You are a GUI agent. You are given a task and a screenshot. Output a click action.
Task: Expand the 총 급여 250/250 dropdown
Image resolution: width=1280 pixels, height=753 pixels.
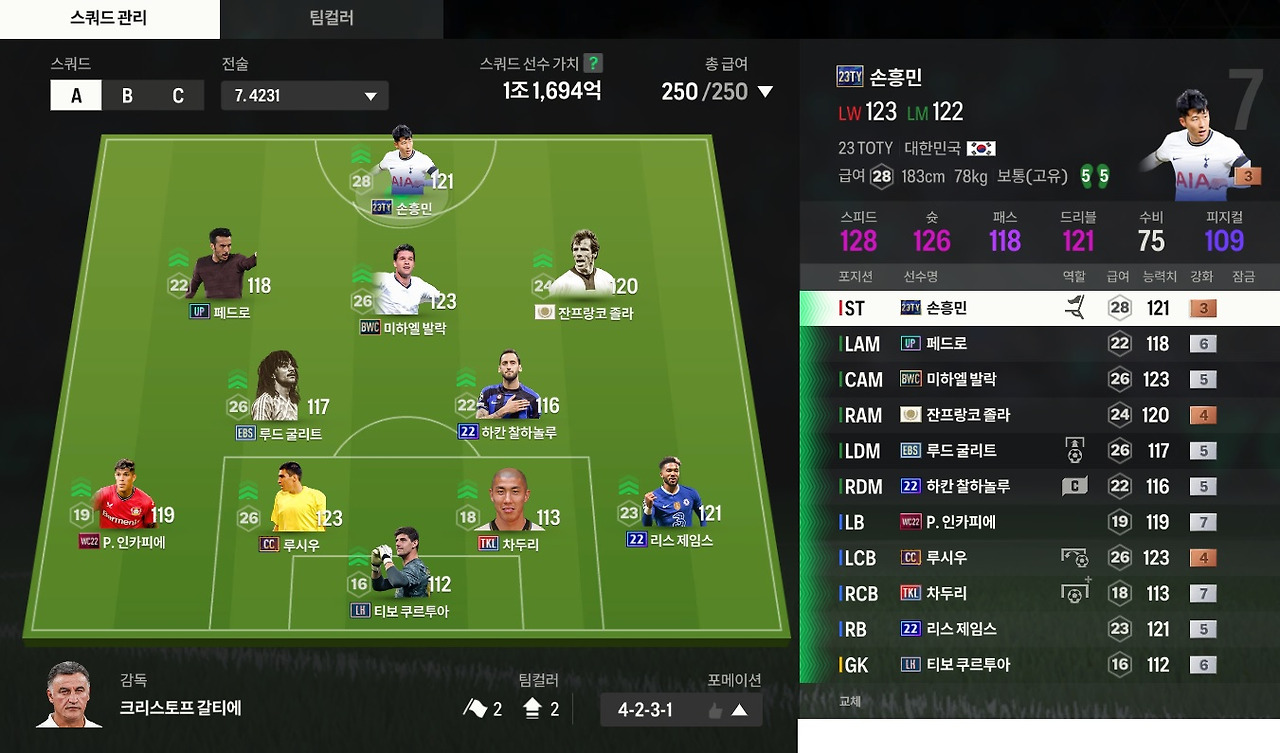764,91
